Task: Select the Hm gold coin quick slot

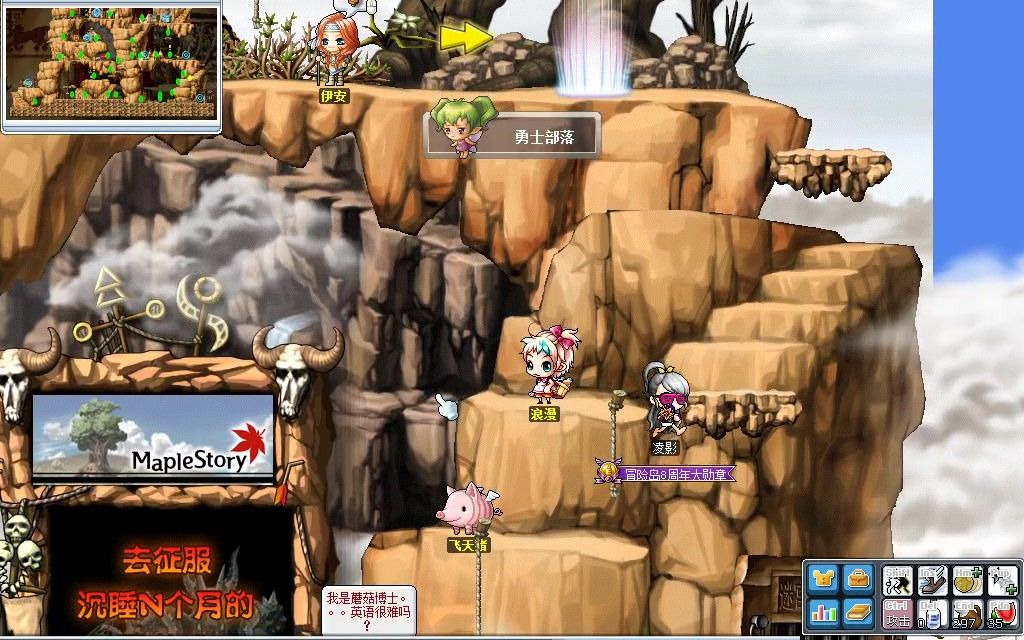Action: (967, 579)
